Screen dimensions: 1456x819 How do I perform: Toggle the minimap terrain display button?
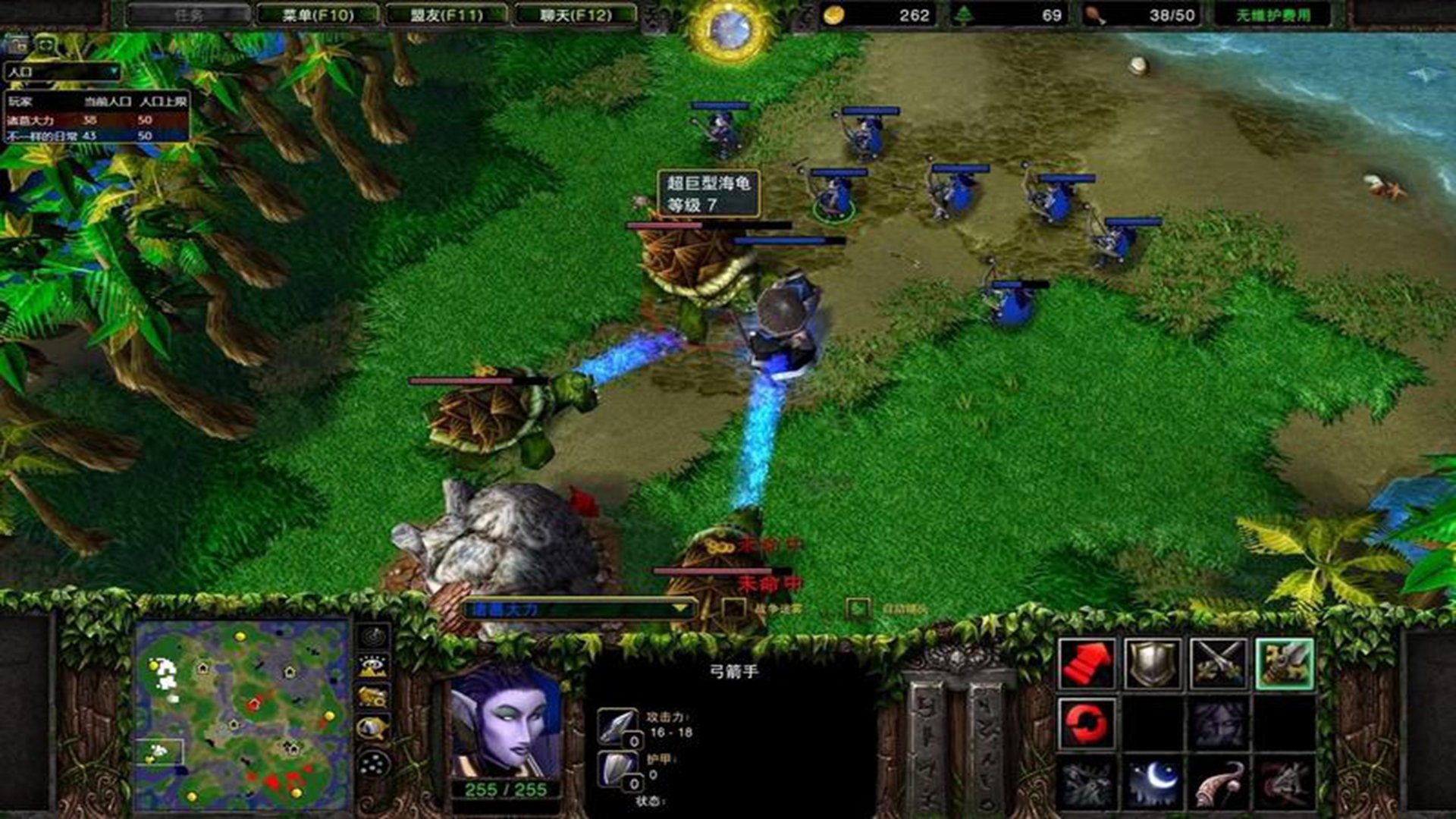click(x=373, y=667)
